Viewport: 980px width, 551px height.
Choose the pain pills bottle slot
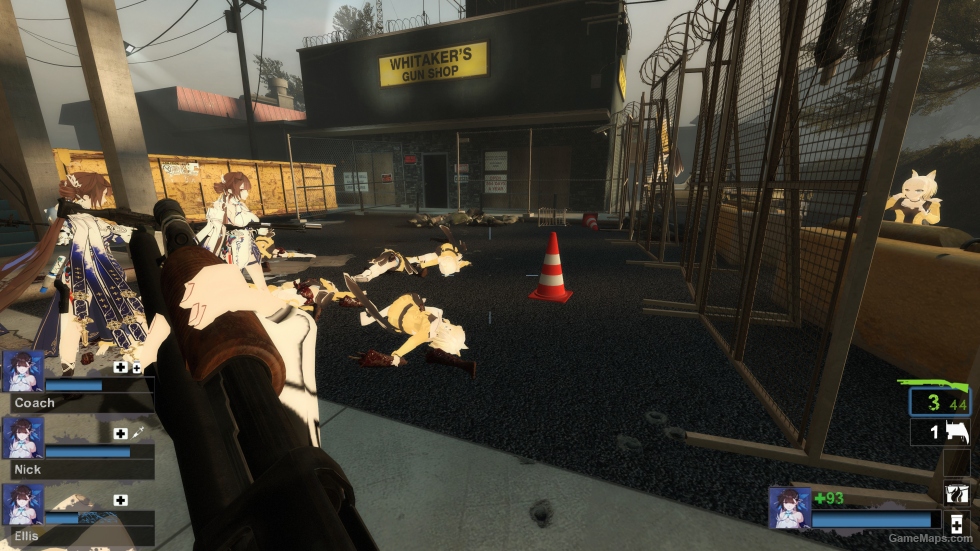(956, 524)
